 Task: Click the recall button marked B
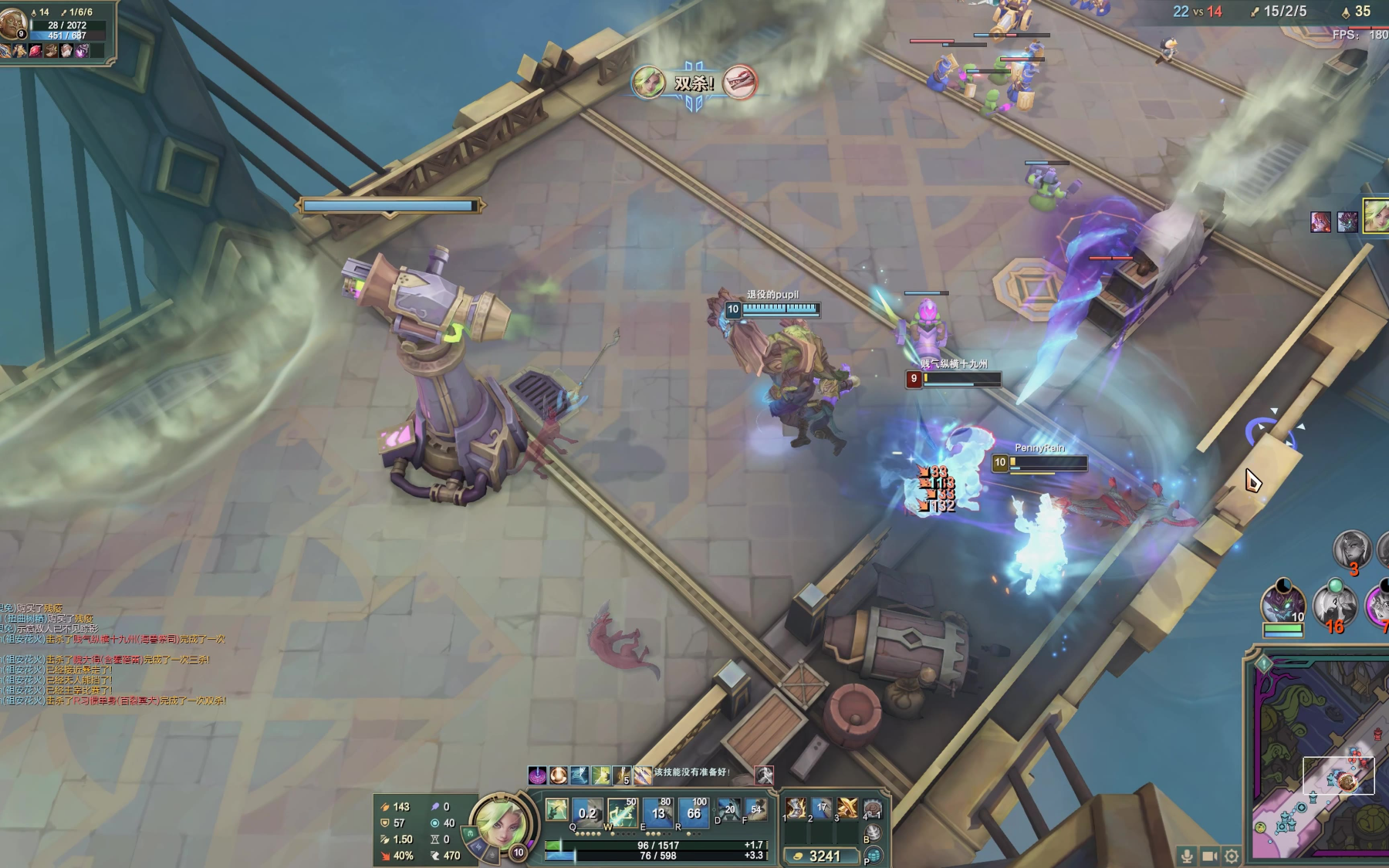coord(873,833)
